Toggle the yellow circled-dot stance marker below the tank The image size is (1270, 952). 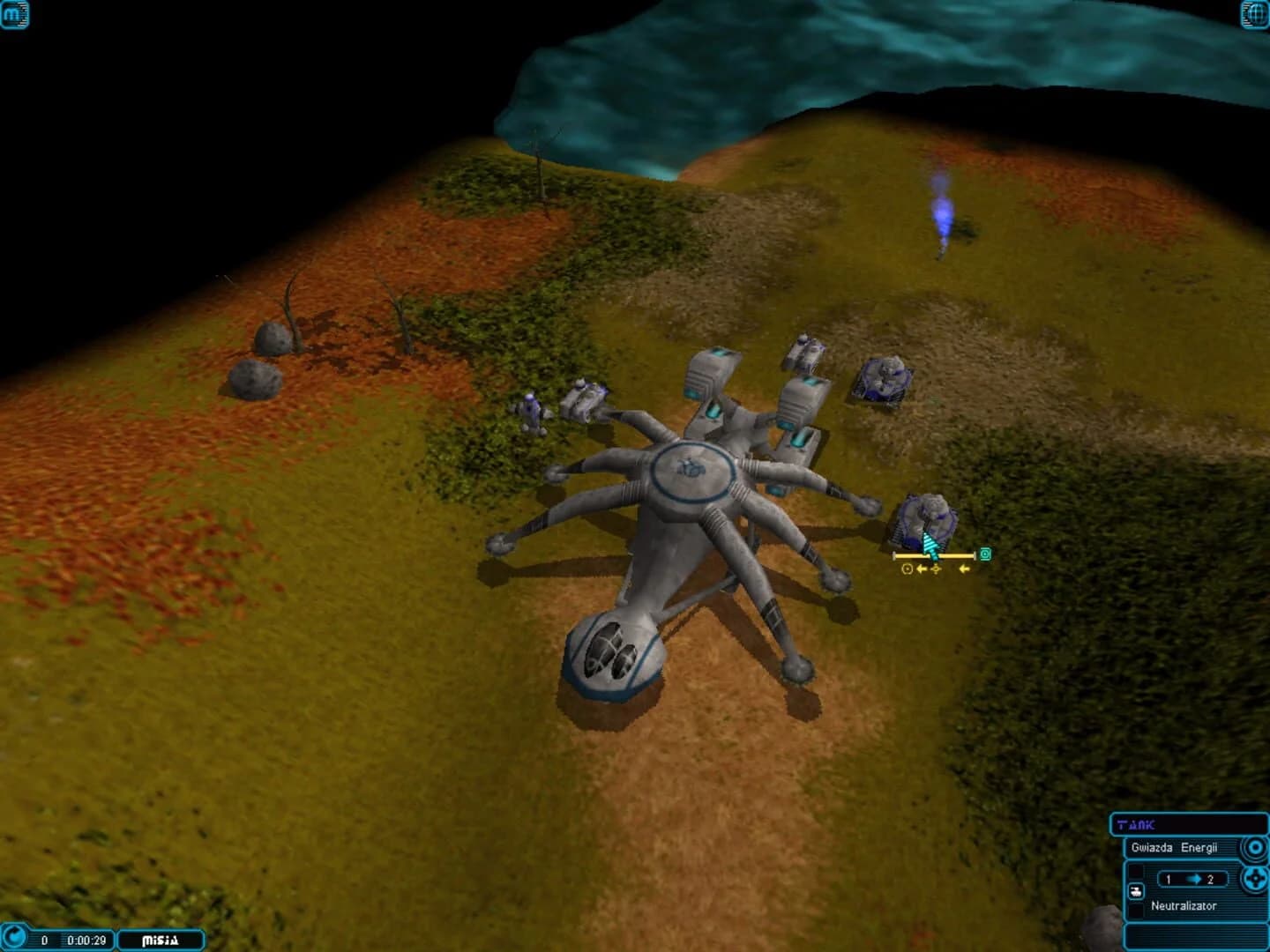coord(908,569)
